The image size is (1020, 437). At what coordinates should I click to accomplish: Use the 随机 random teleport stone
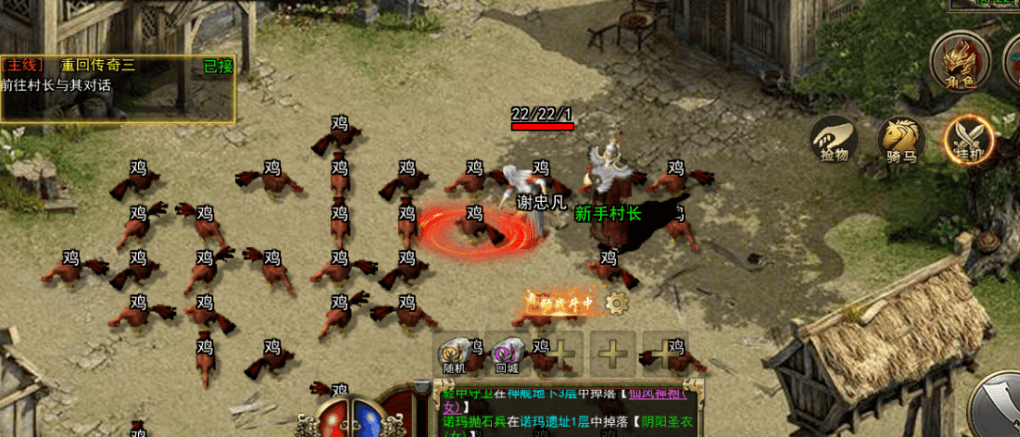click(456, 354)
